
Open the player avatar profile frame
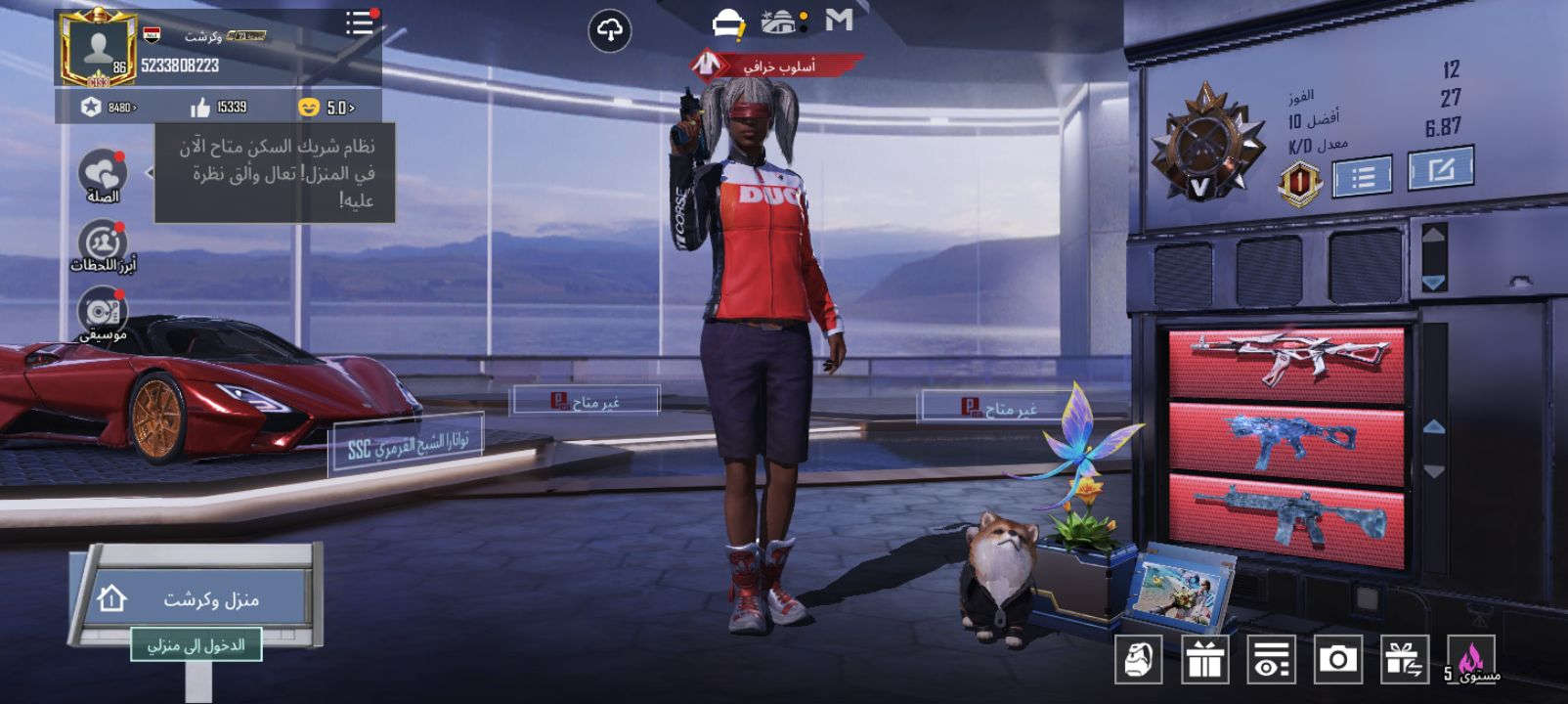(x=97, y=49)
